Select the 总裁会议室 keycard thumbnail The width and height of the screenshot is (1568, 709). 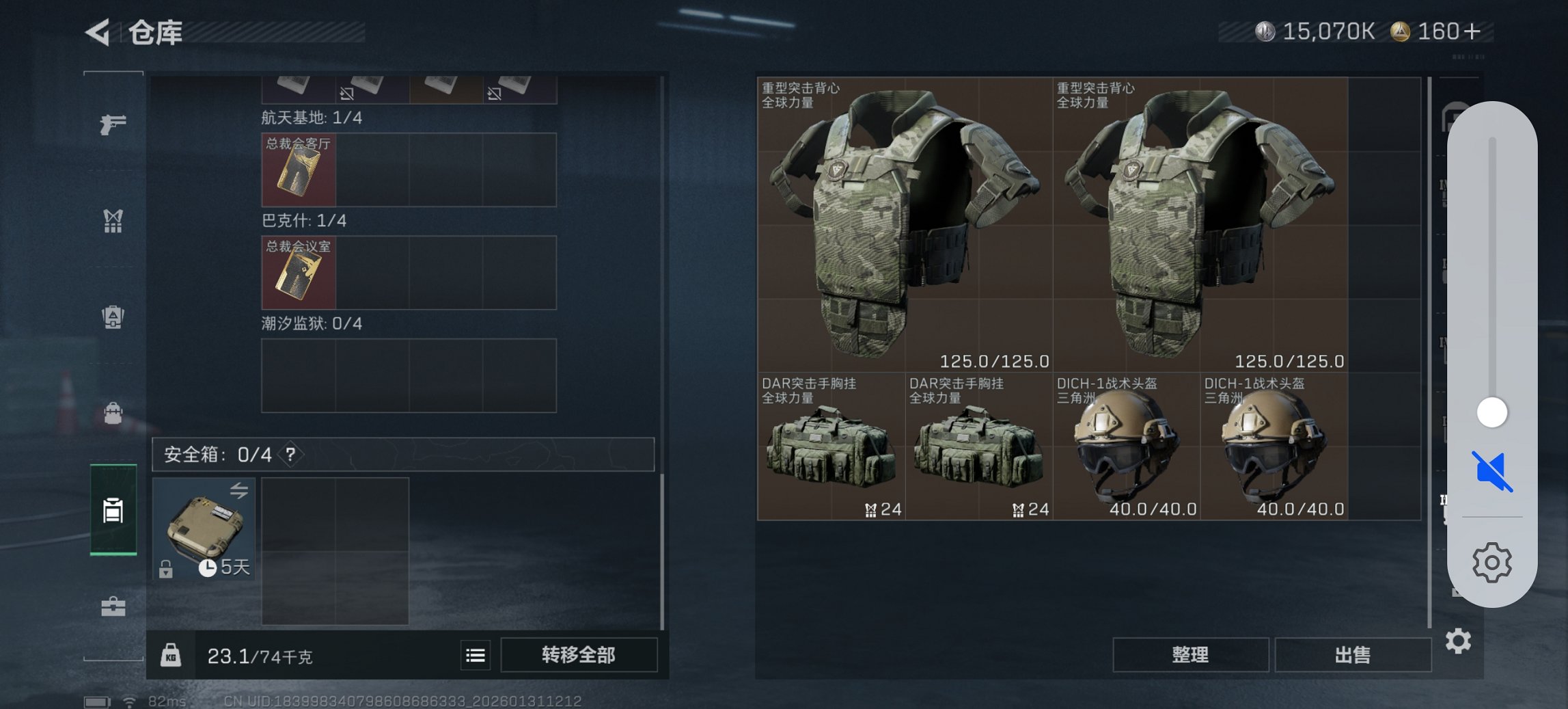pos(299,273)
